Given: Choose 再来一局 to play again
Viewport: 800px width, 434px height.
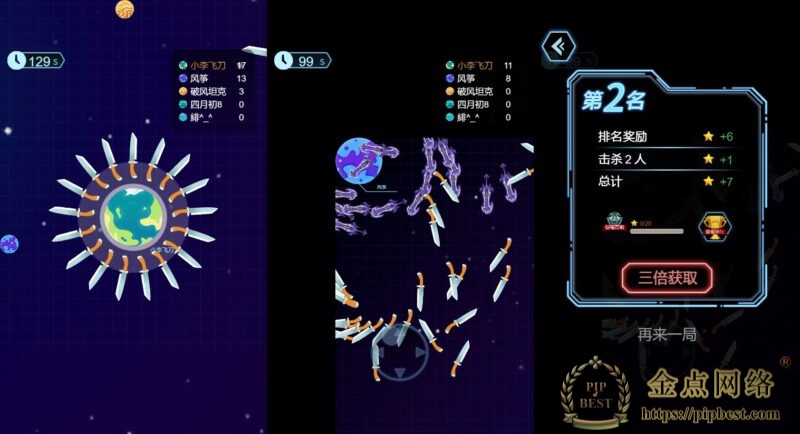Looking at the screenshot, I should tap(667, 334).
